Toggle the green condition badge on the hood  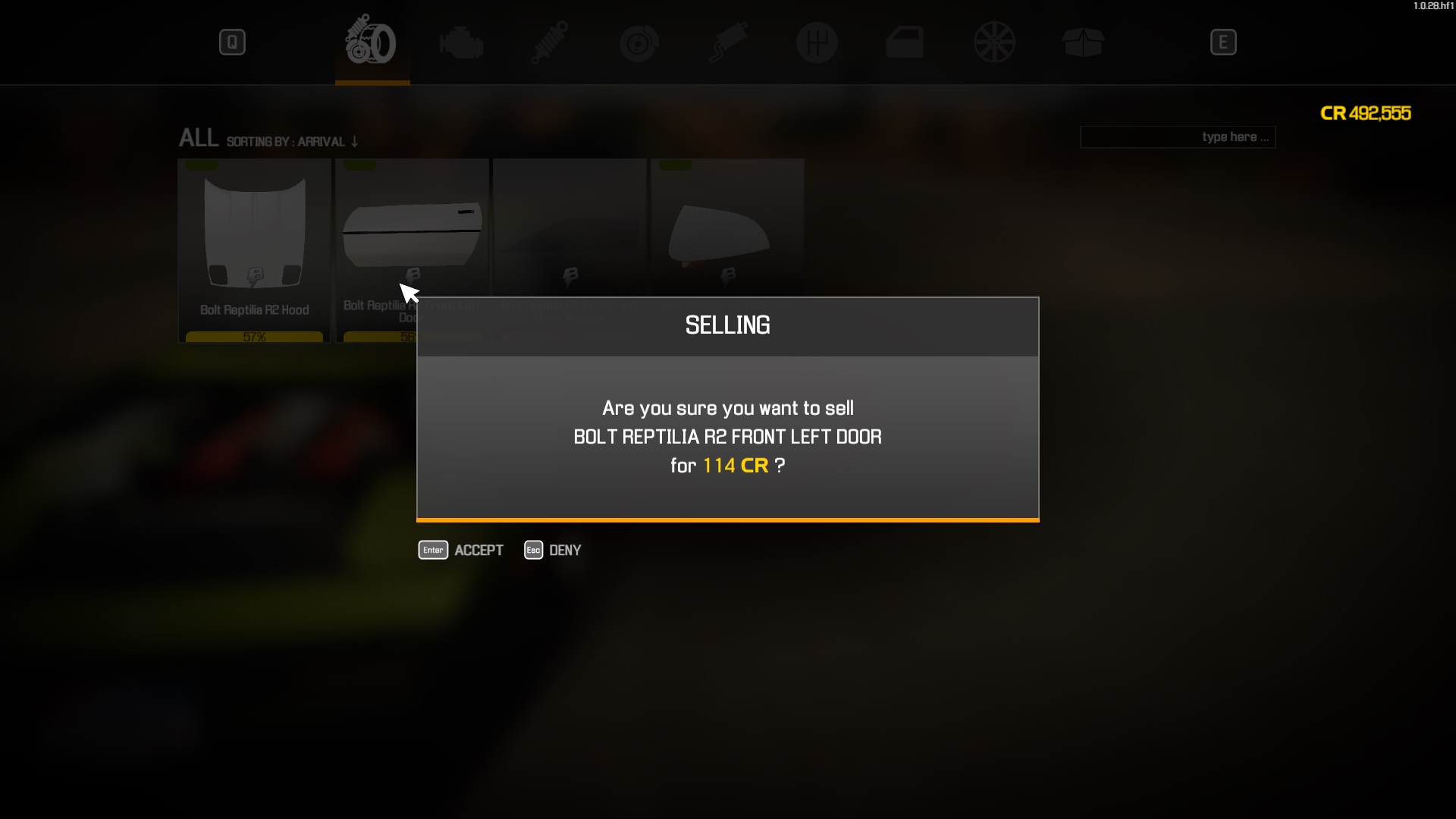(x=201, y=163)
